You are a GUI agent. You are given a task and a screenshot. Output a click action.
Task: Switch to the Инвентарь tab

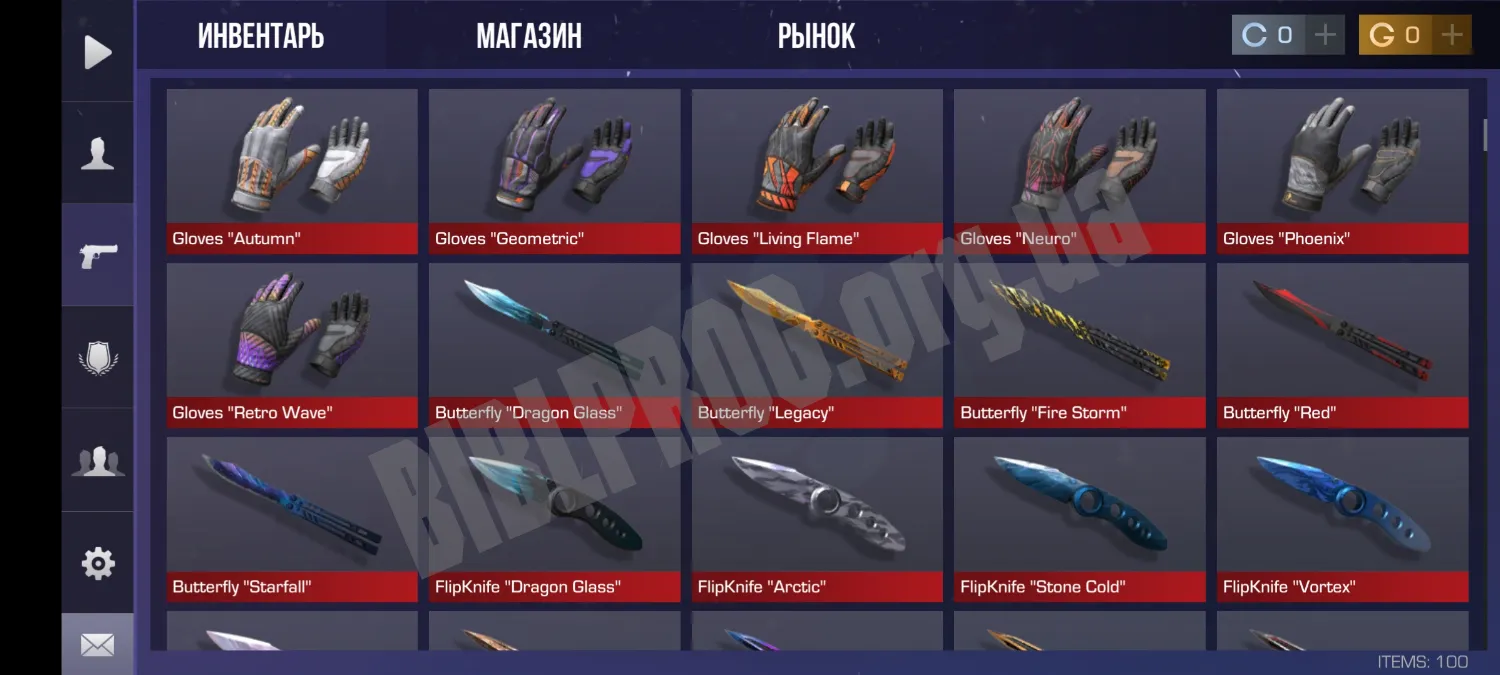pos(261,36)
